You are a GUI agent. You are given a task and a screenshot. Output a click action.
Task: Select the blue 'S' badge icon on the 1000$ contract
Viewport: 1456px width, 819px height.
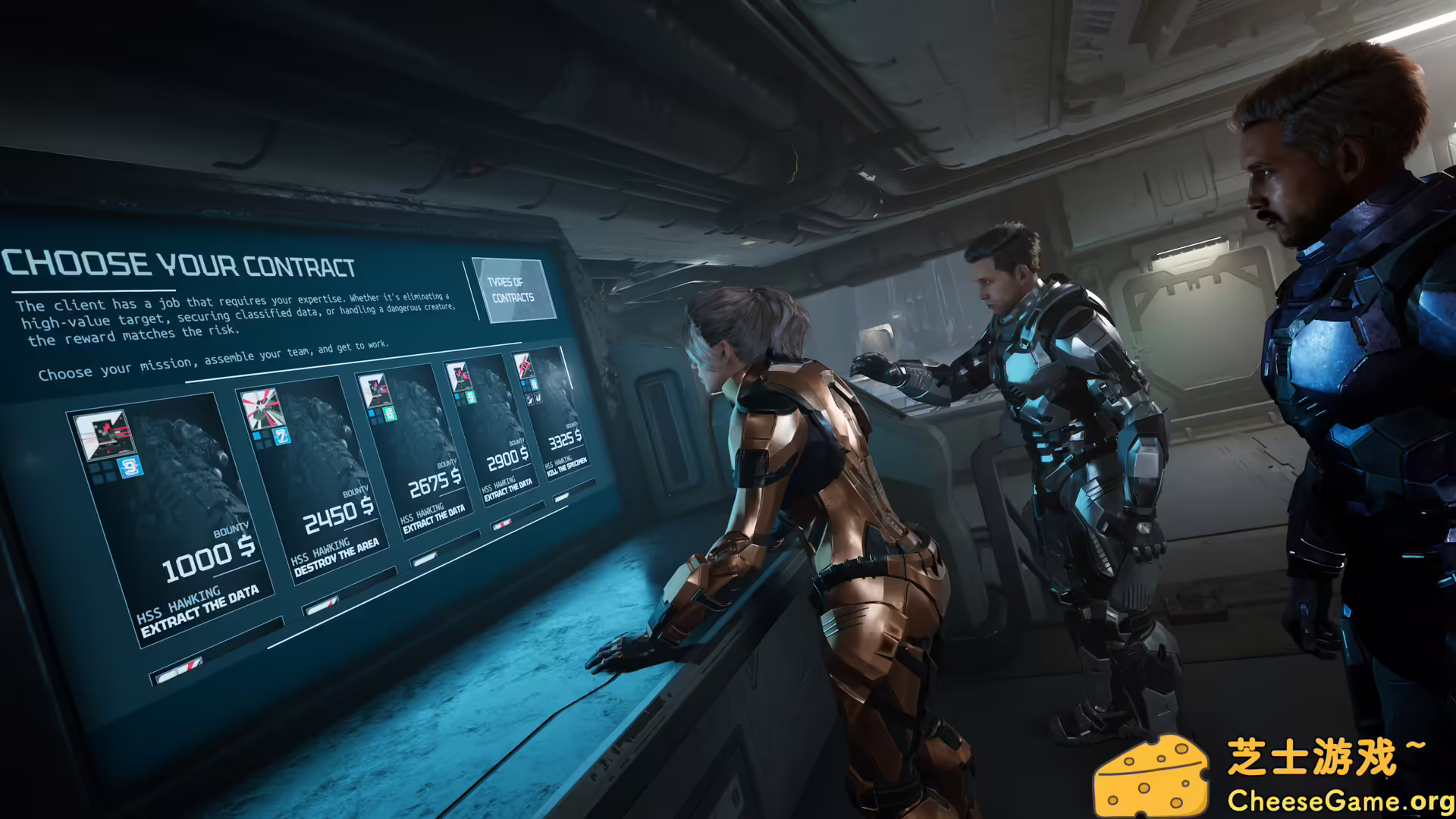(x=132, y=468)
